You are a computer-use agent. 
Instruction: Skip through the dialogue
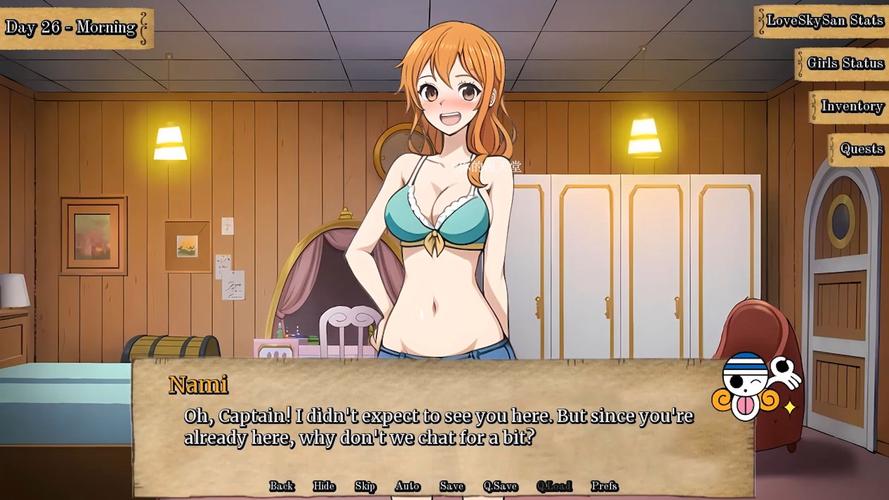coord(365,486)
